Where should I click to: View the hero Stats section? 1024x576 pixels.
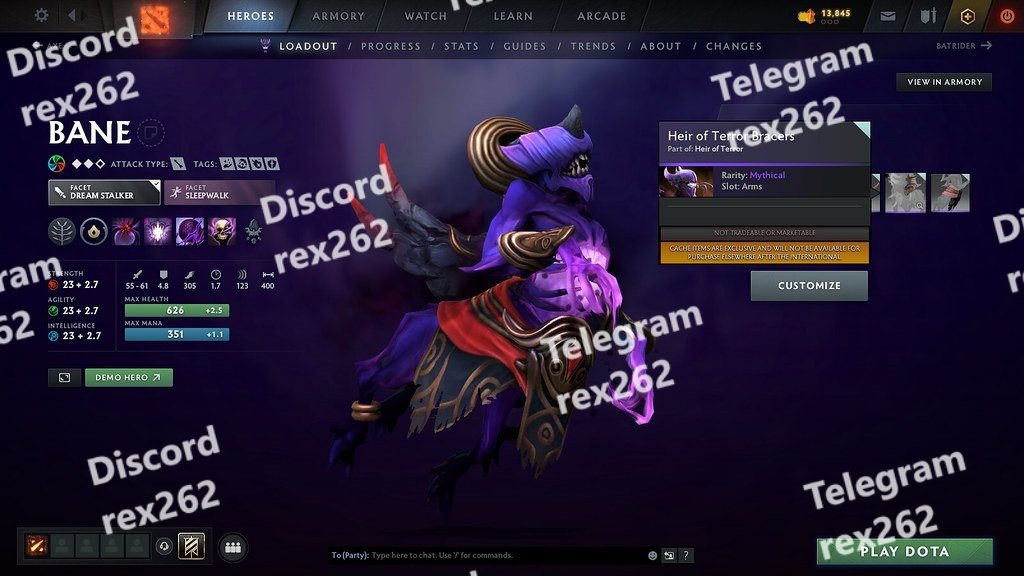[461, 46]
